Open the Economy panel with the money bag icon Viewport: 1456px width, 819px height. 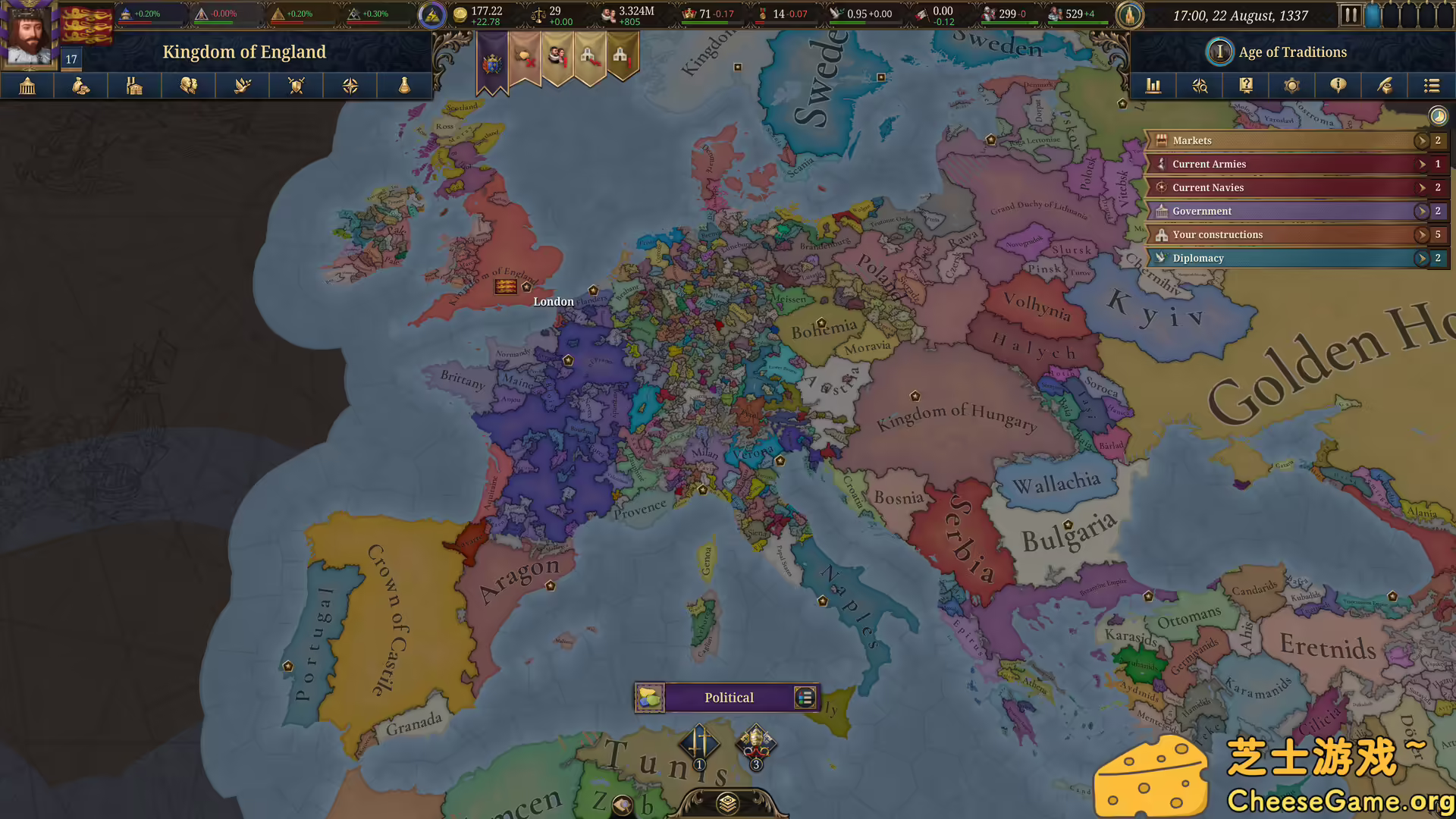coord(80,86)
